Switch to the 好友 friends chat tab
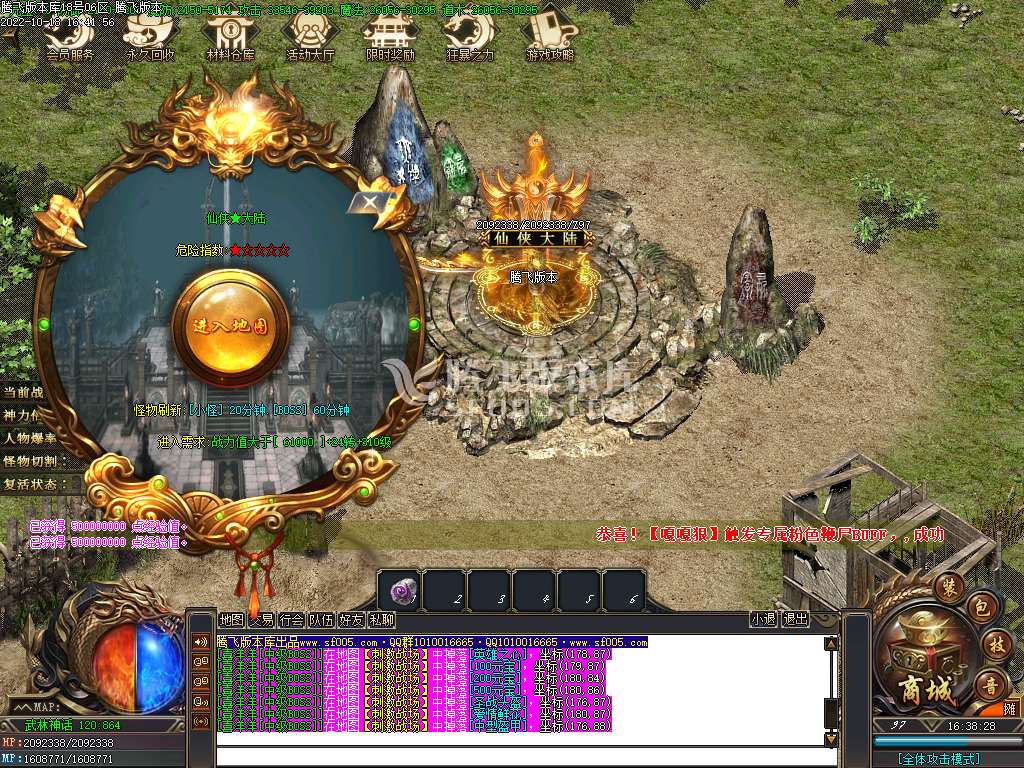The height and width of the screenshot is (768, 1024). pos(352,620)
